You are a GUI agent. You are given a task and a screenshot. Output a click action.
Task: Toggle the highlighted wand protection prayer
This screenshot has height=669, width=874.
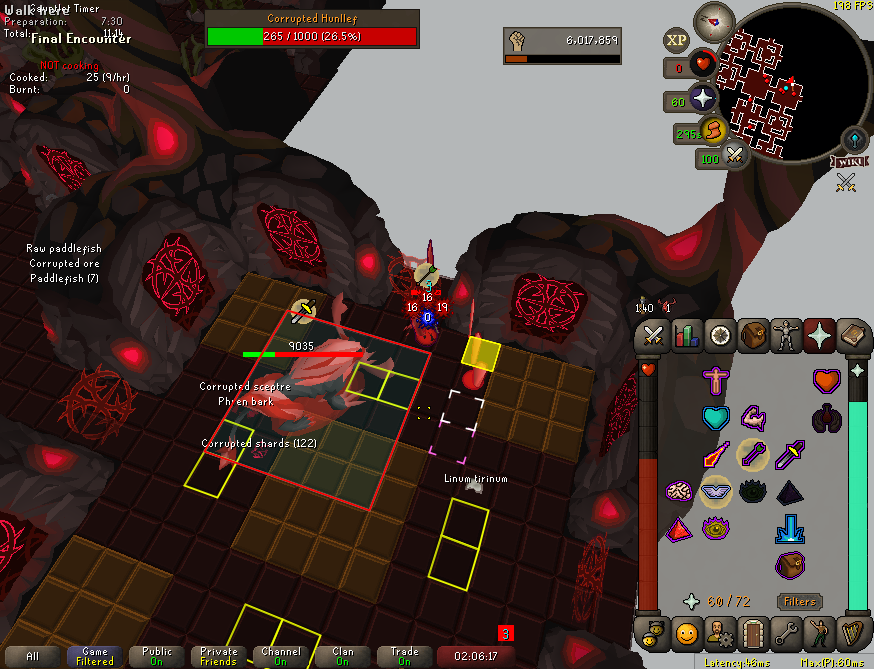click(x=752, y=454)
